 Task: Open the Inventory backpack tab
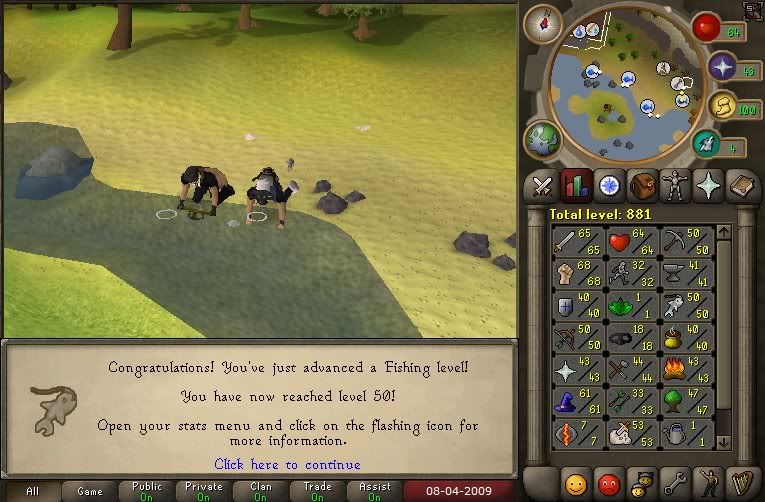coord(641,186)
